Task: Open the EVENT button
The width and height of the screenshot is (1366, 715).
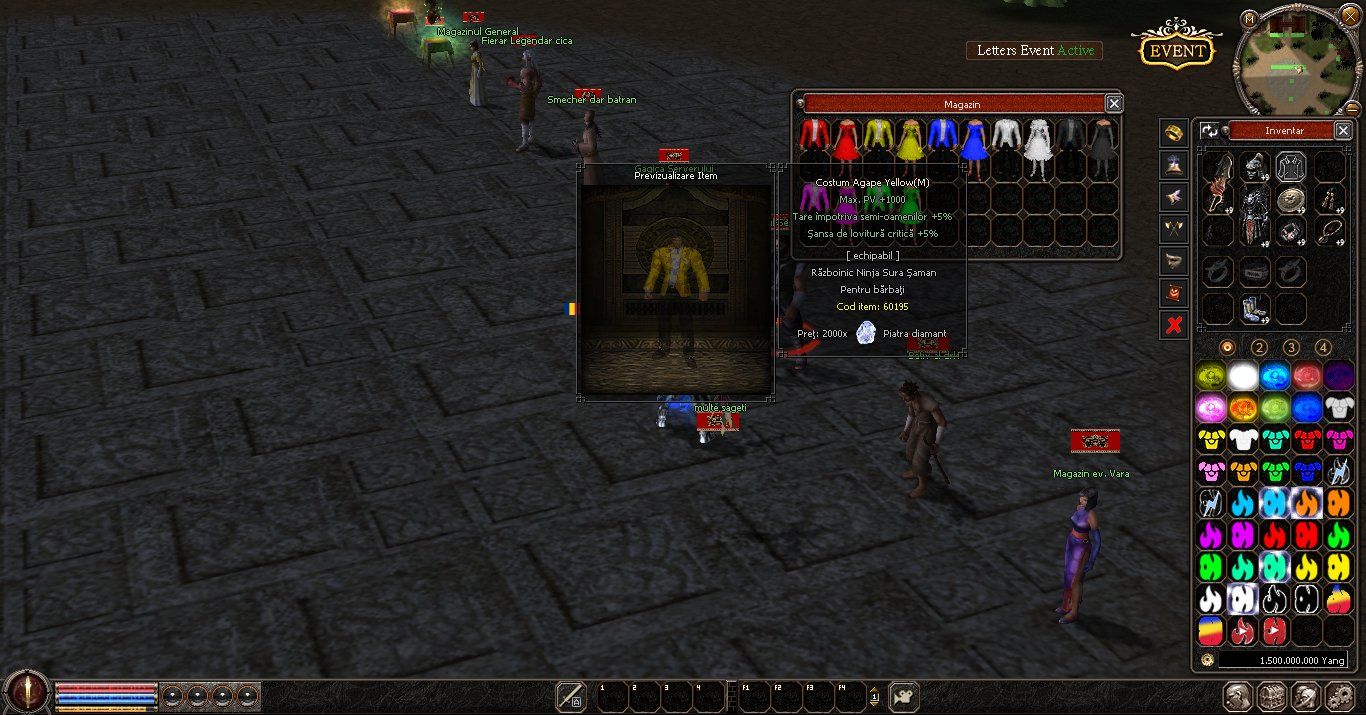Action: 1175,51
